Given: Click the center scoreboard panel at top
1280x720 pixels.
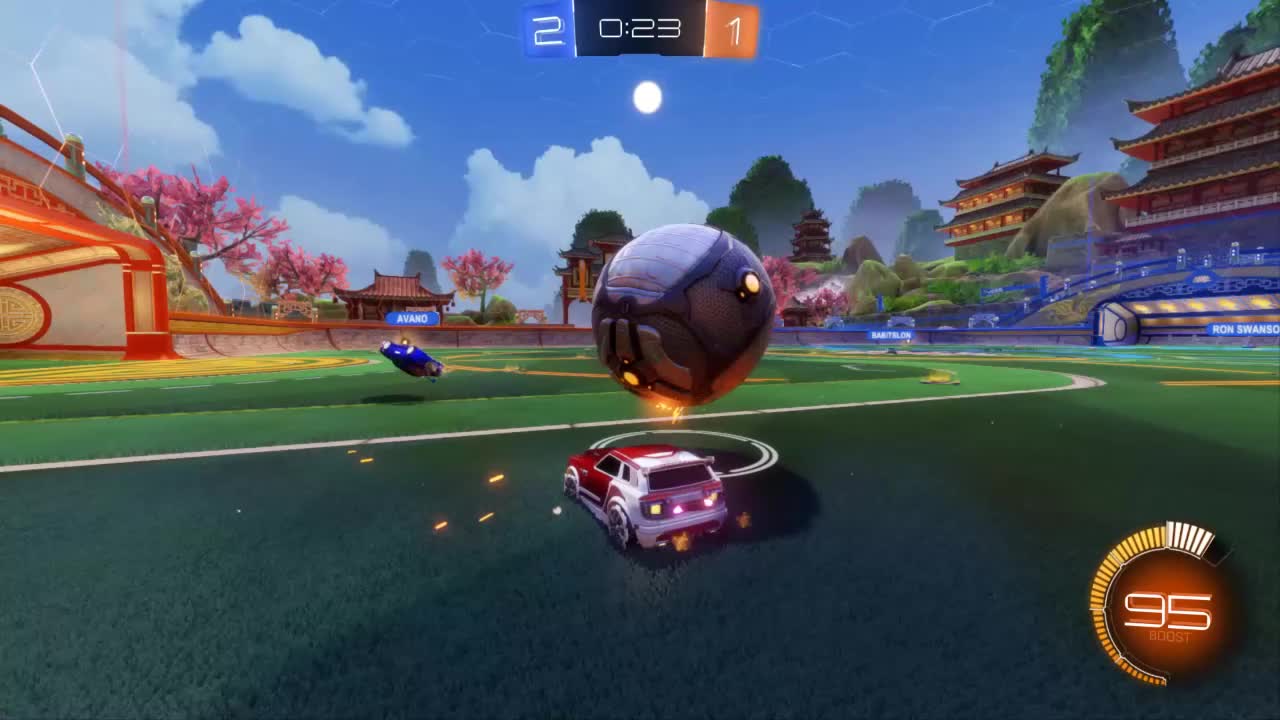Looking at the screenshot, I should (x=640, y=29).
